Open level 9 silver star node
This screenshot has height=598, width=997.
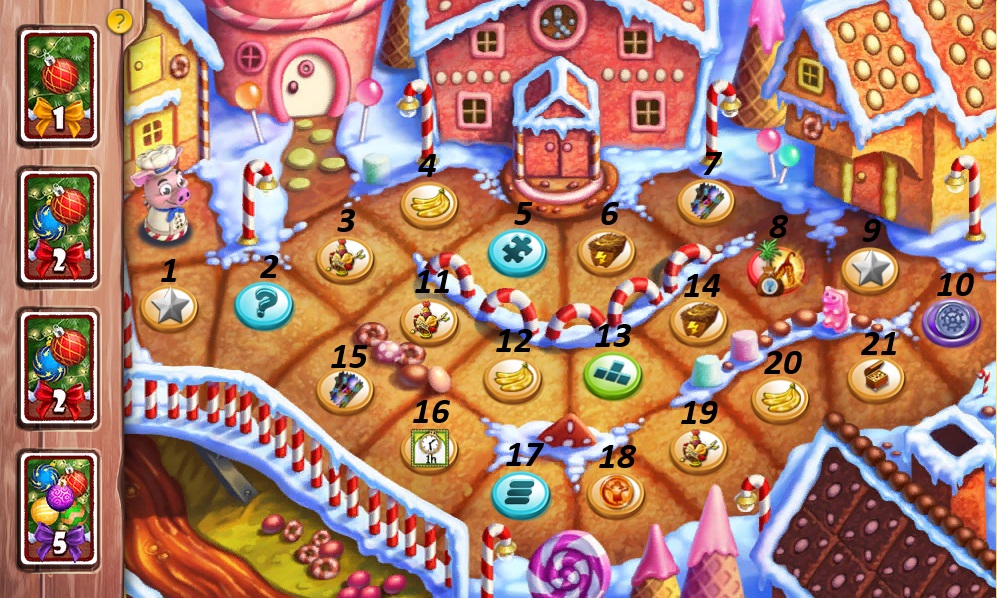point(870,270)
